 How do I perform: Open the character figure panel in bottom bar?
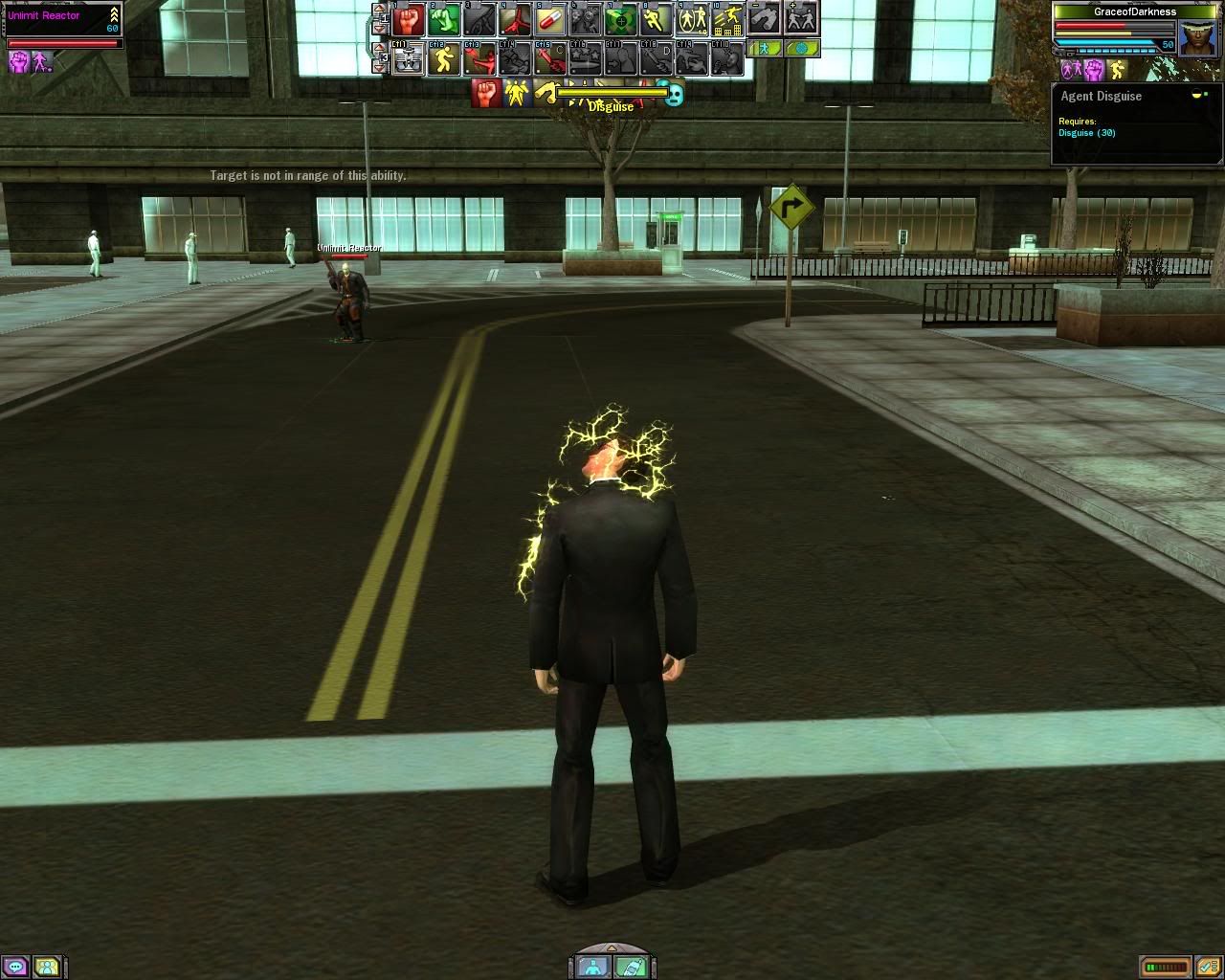tap(594, 967)
